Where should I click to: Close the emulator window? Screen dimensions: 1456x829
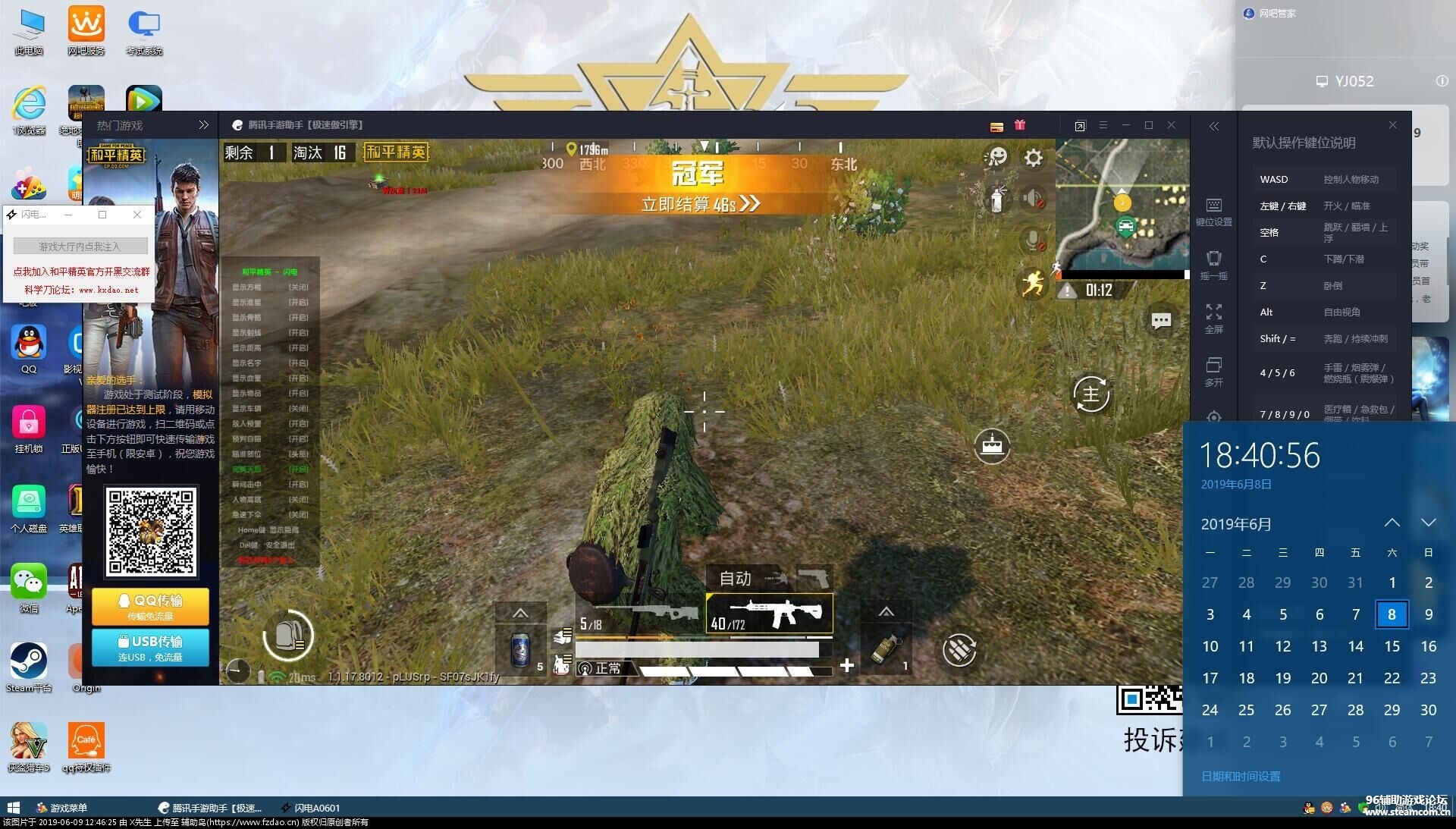[1171, 125]
